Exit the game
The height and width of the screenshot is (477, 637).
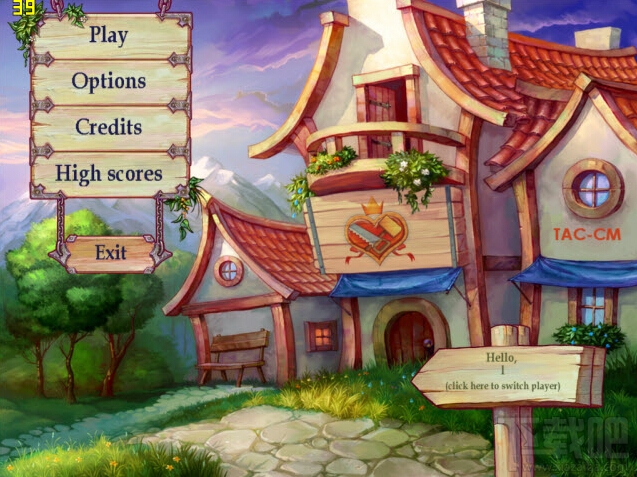pos(111,252)
